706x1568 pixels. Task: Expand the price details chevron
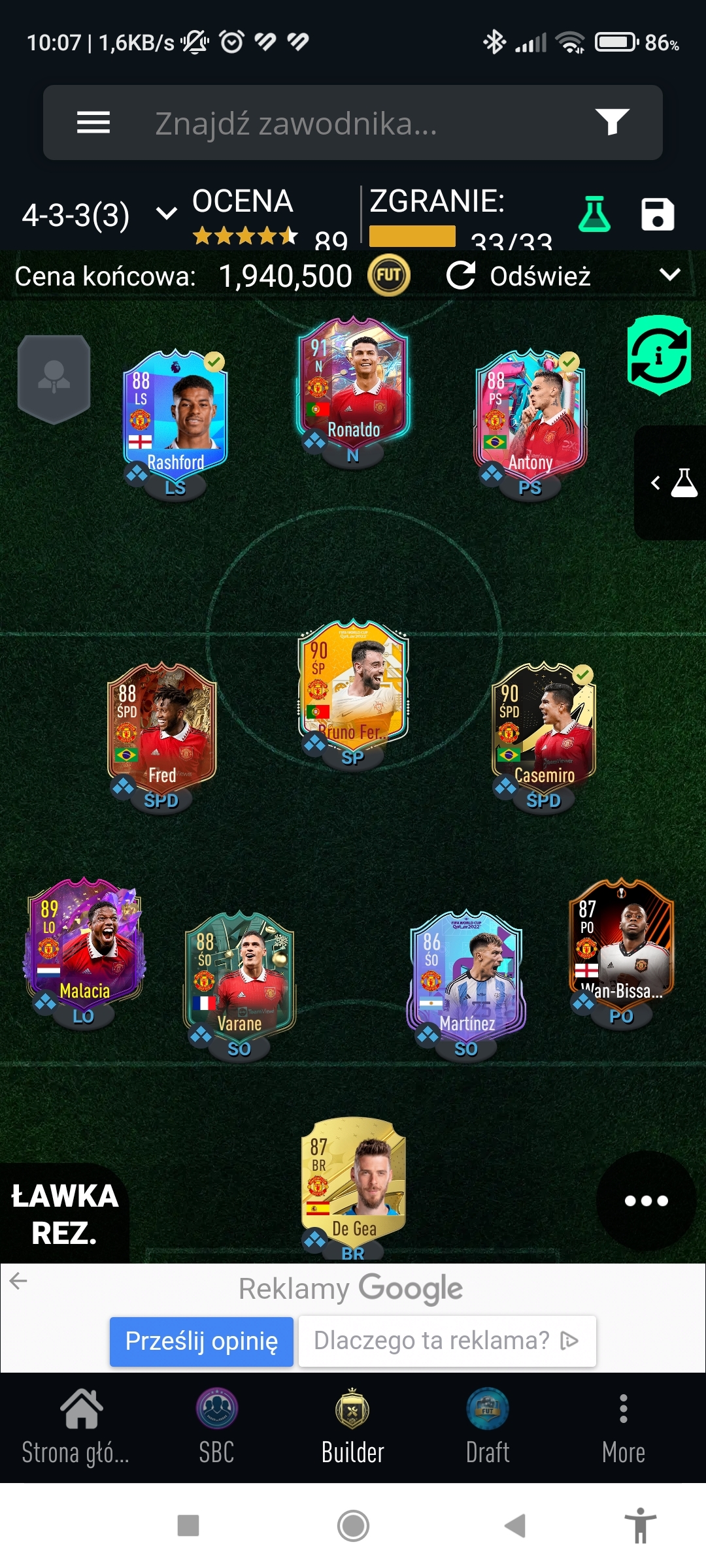670,274
